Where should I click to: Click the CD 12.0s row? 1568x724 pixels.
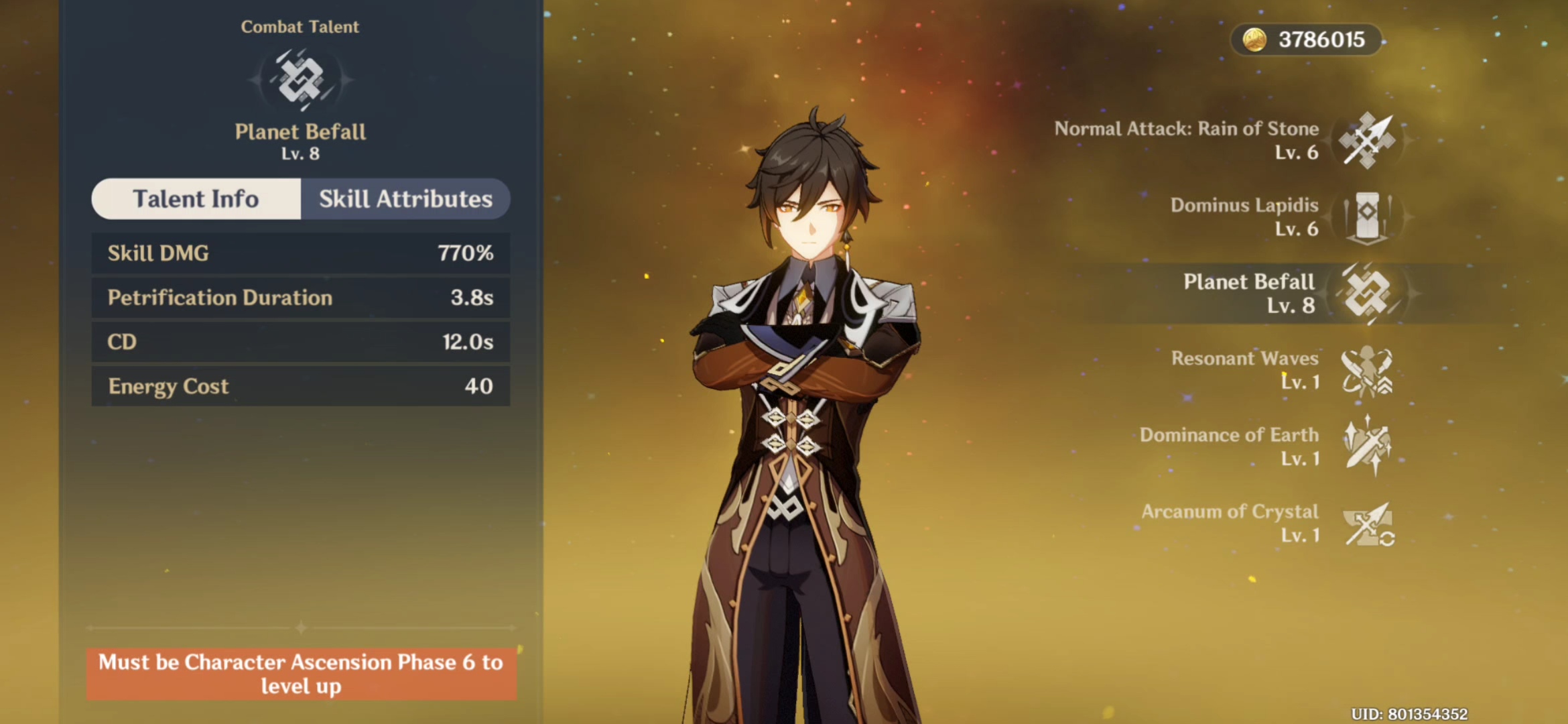(300, 342)
